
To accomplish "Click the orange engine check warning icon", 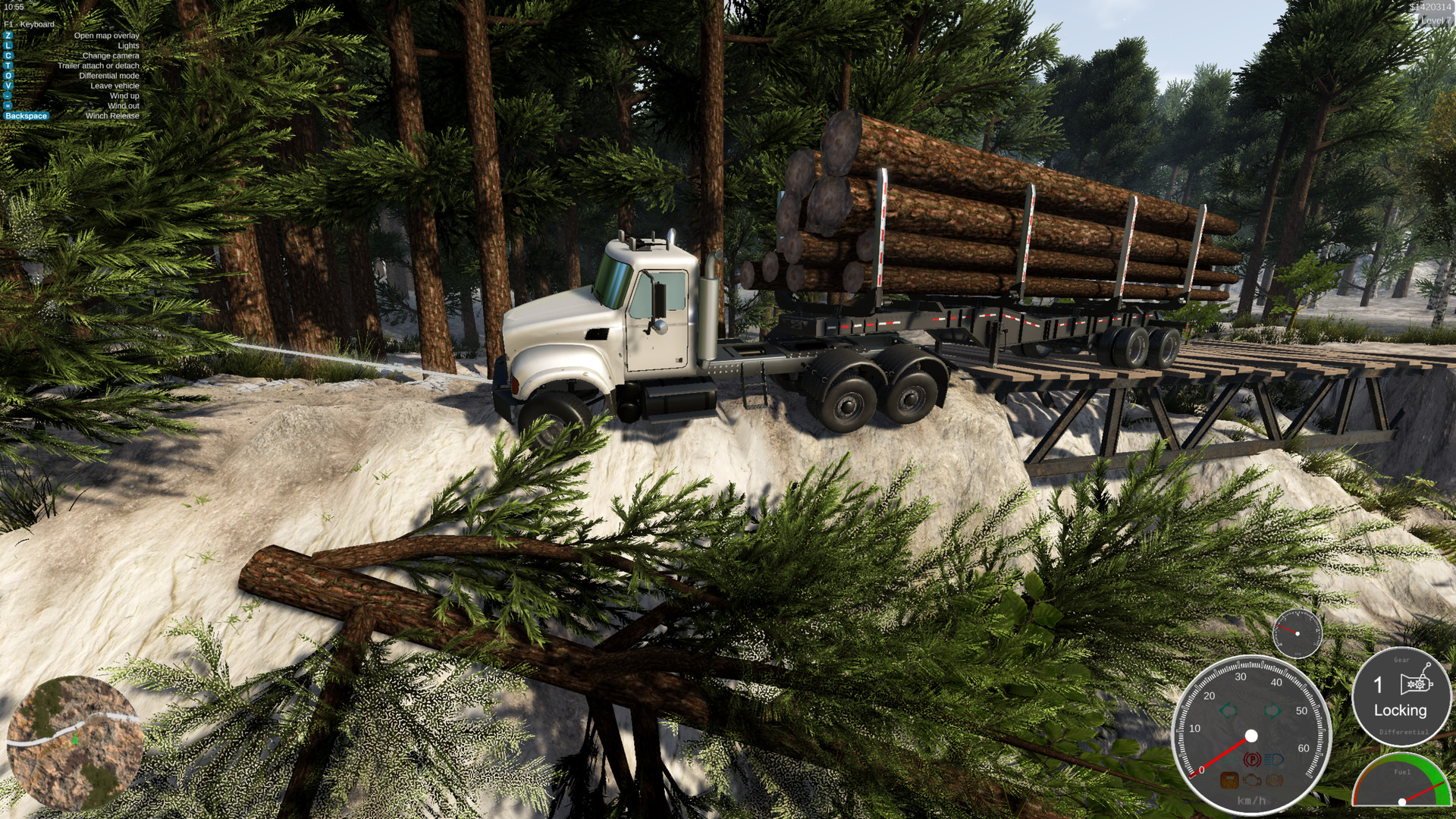I will (1252, 781).
